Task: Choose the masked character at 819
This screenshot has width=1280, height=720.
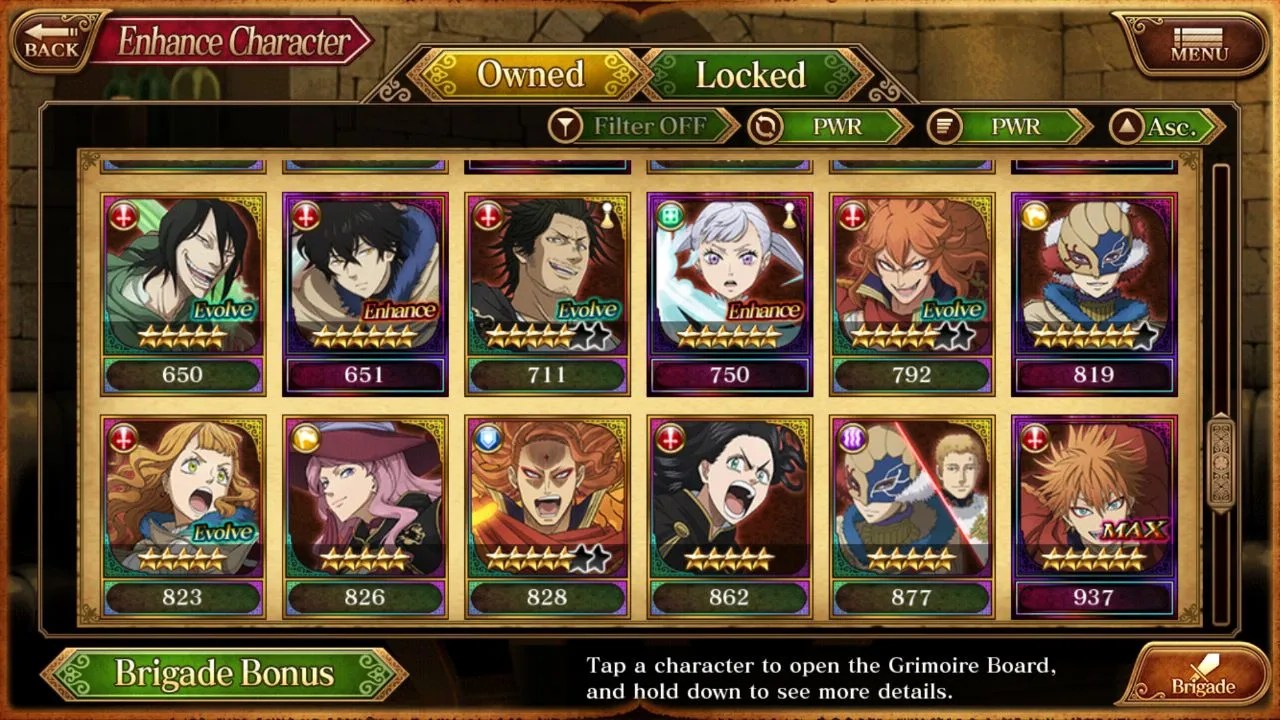Action: point(1093,290)
